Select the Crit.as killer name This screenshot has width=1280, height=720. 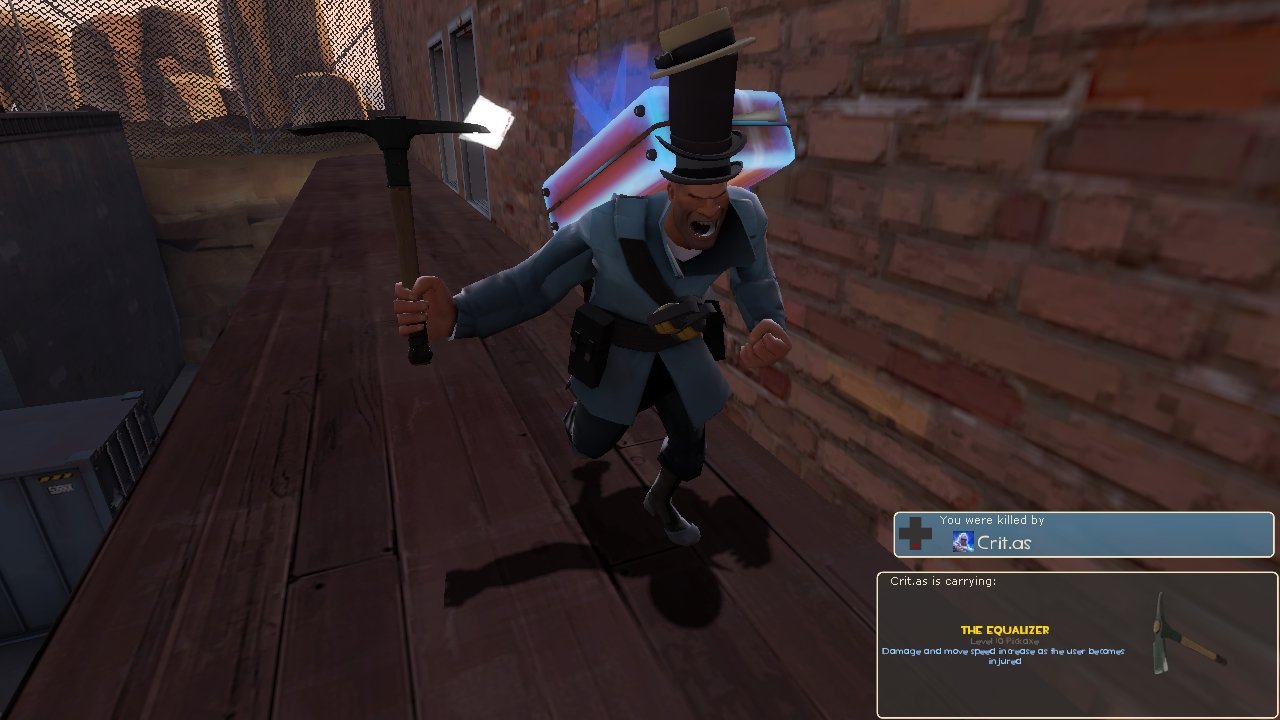(1004, 543)
